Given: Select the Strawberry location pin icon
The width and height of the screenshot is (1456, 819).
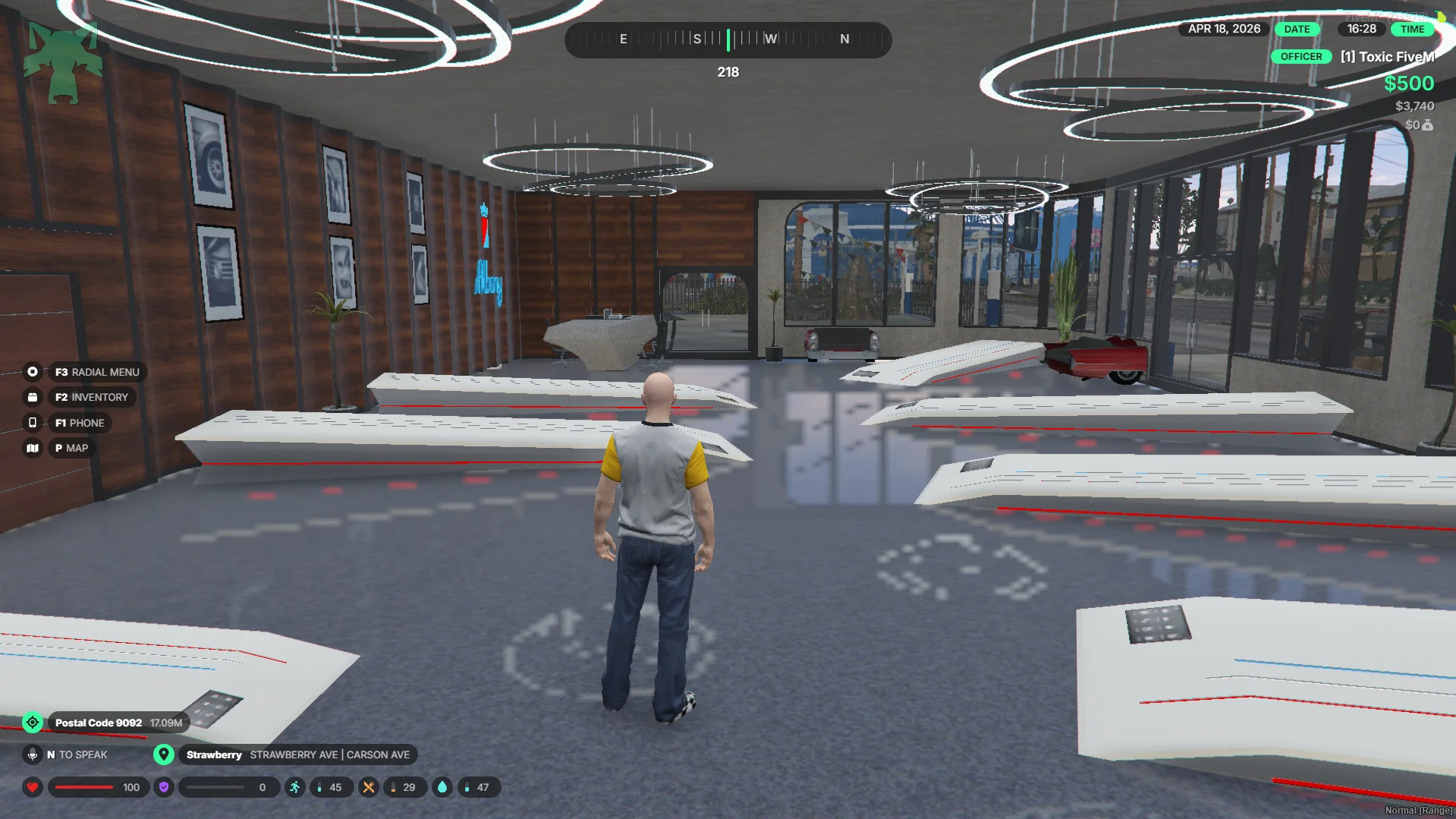Looking at the screenshot, I should coord(164,754).
